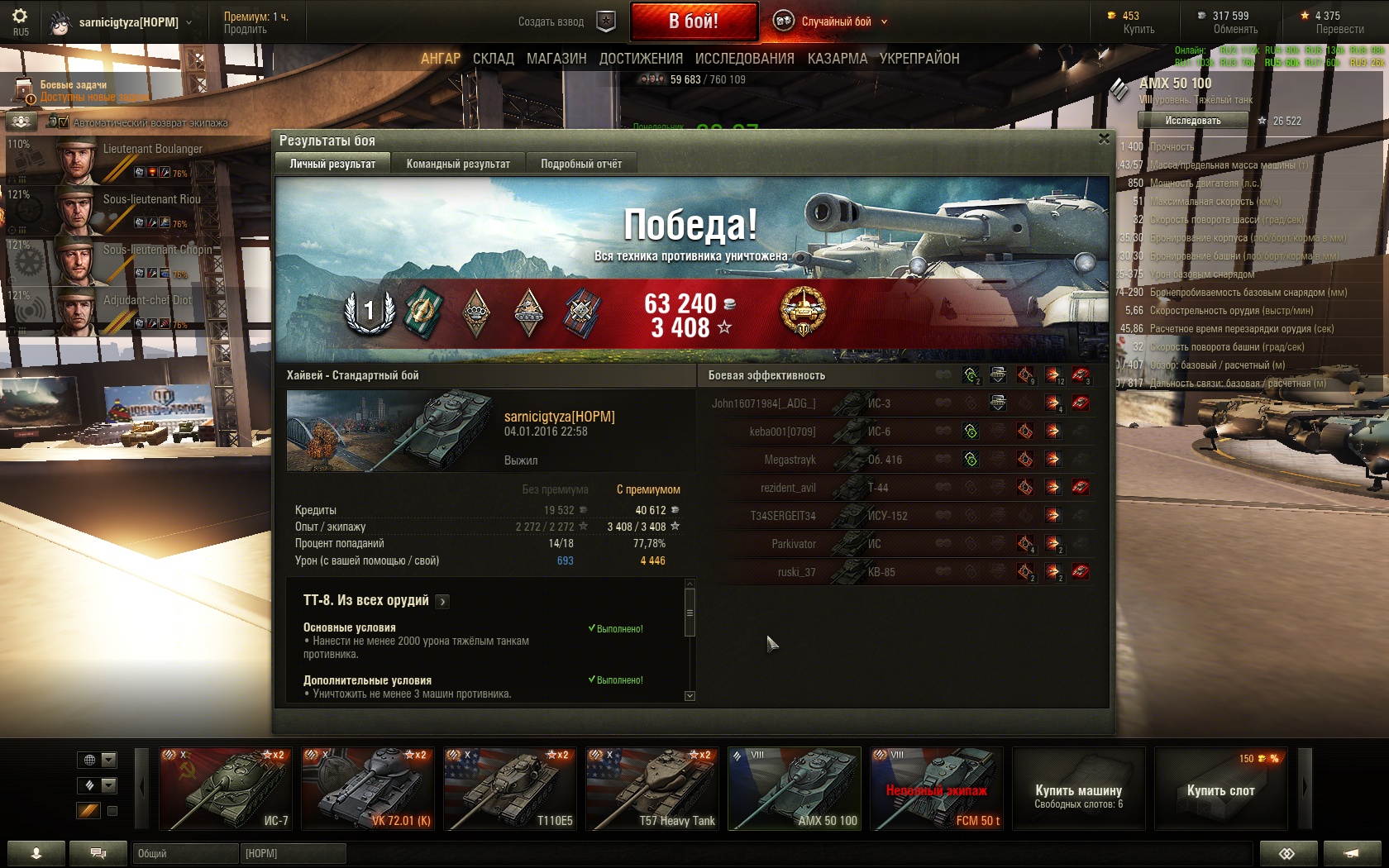The image size is (1389, 868).
Task: Click «Купить слот» to buy slot
Action: coord(1220,790)
